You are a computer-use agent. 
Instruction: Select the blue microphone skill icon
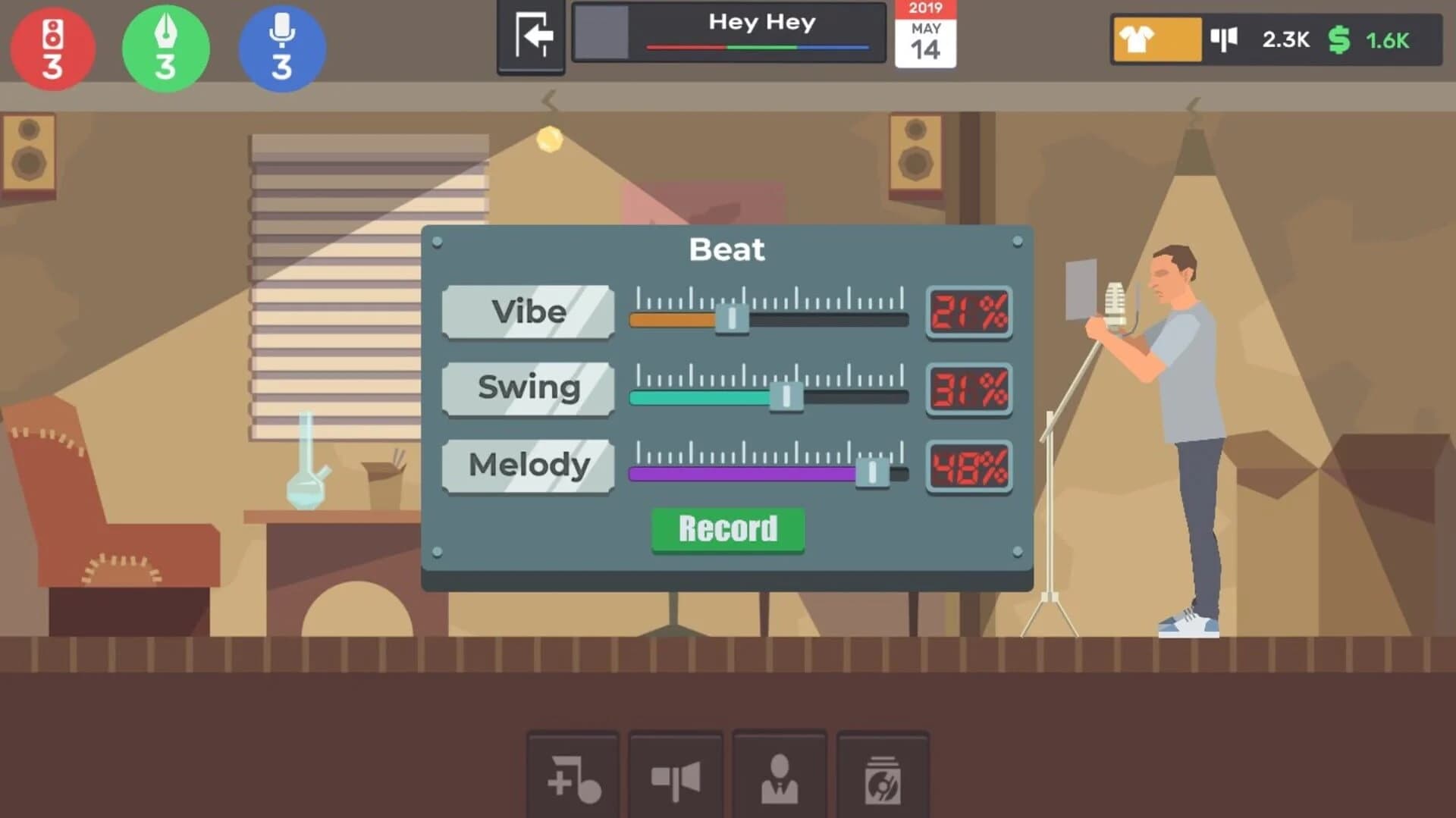pyautogui.click(x=281, y=48)
